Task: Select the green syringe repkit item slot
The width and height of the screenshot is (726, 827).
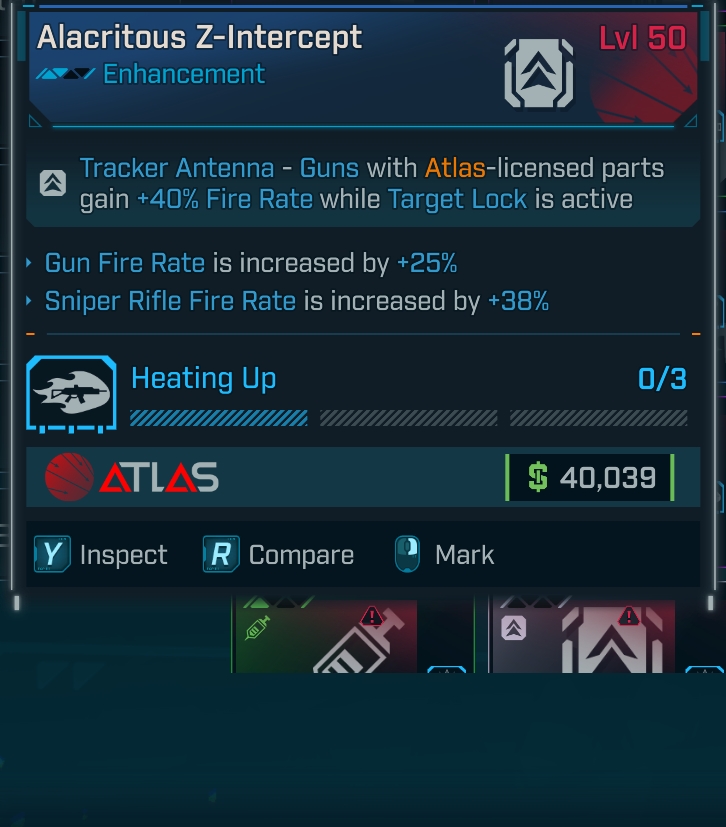Action: click(x=325, y=636)
